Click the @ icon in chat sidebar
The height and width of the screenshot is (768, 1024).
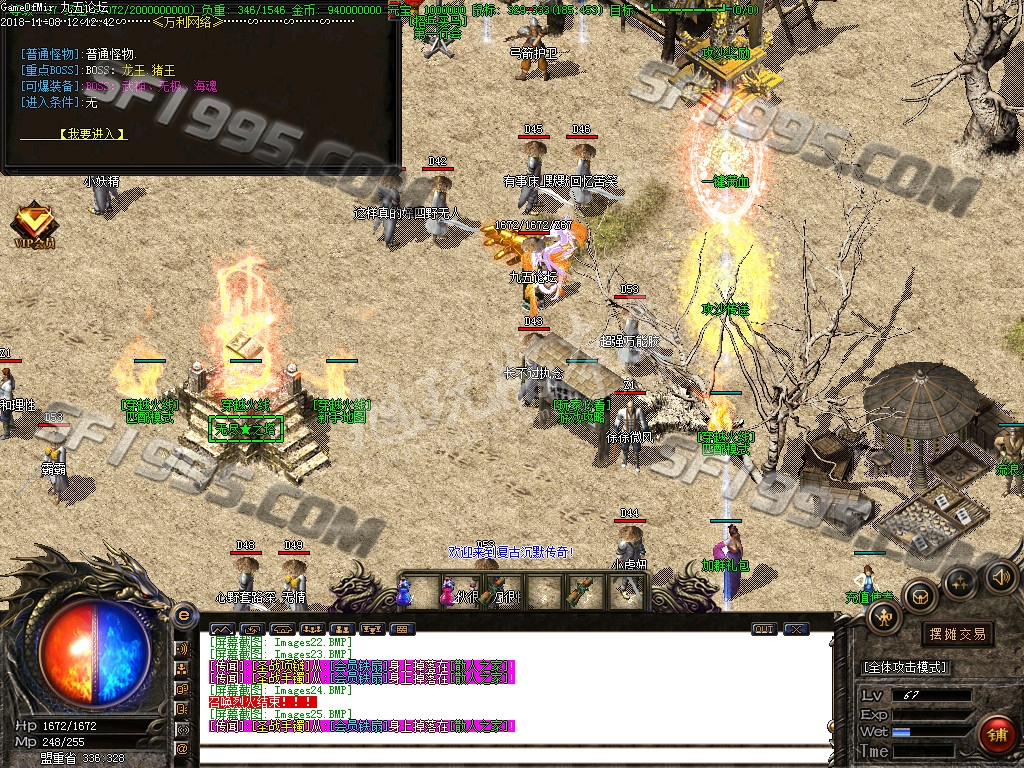click(x=183, y=748)
